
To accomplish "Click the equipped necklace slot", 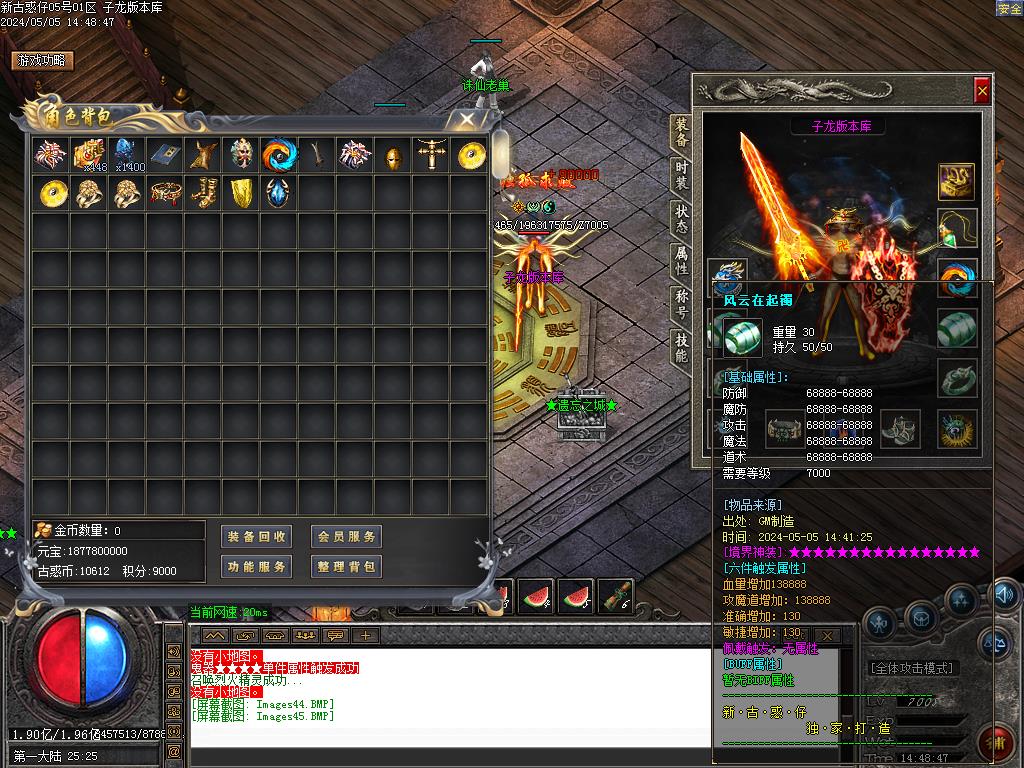I will (957, 226).
